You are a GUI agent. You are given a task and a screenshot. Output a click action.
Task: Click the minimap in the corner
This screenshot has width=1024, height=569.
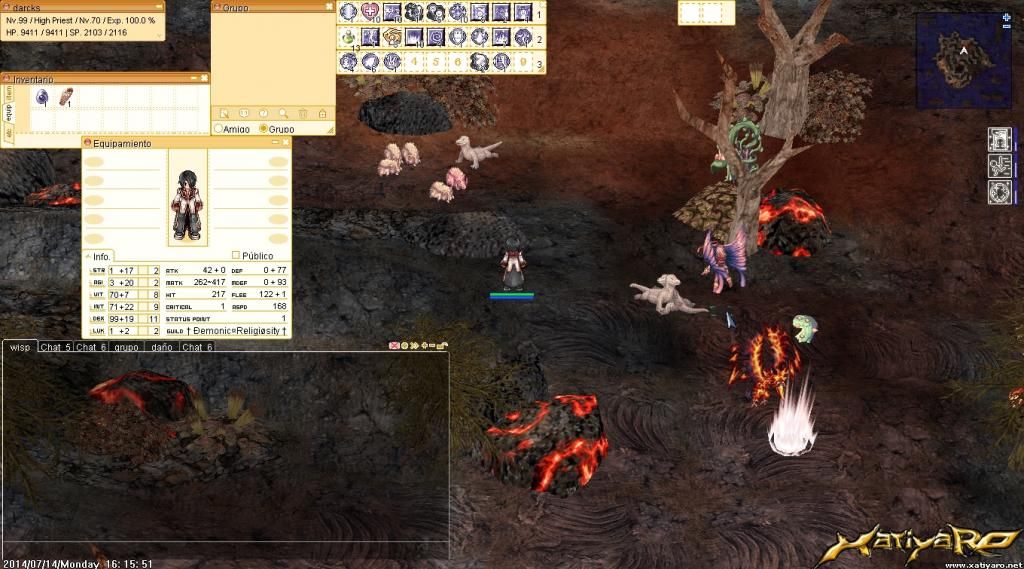pos(962,58)
